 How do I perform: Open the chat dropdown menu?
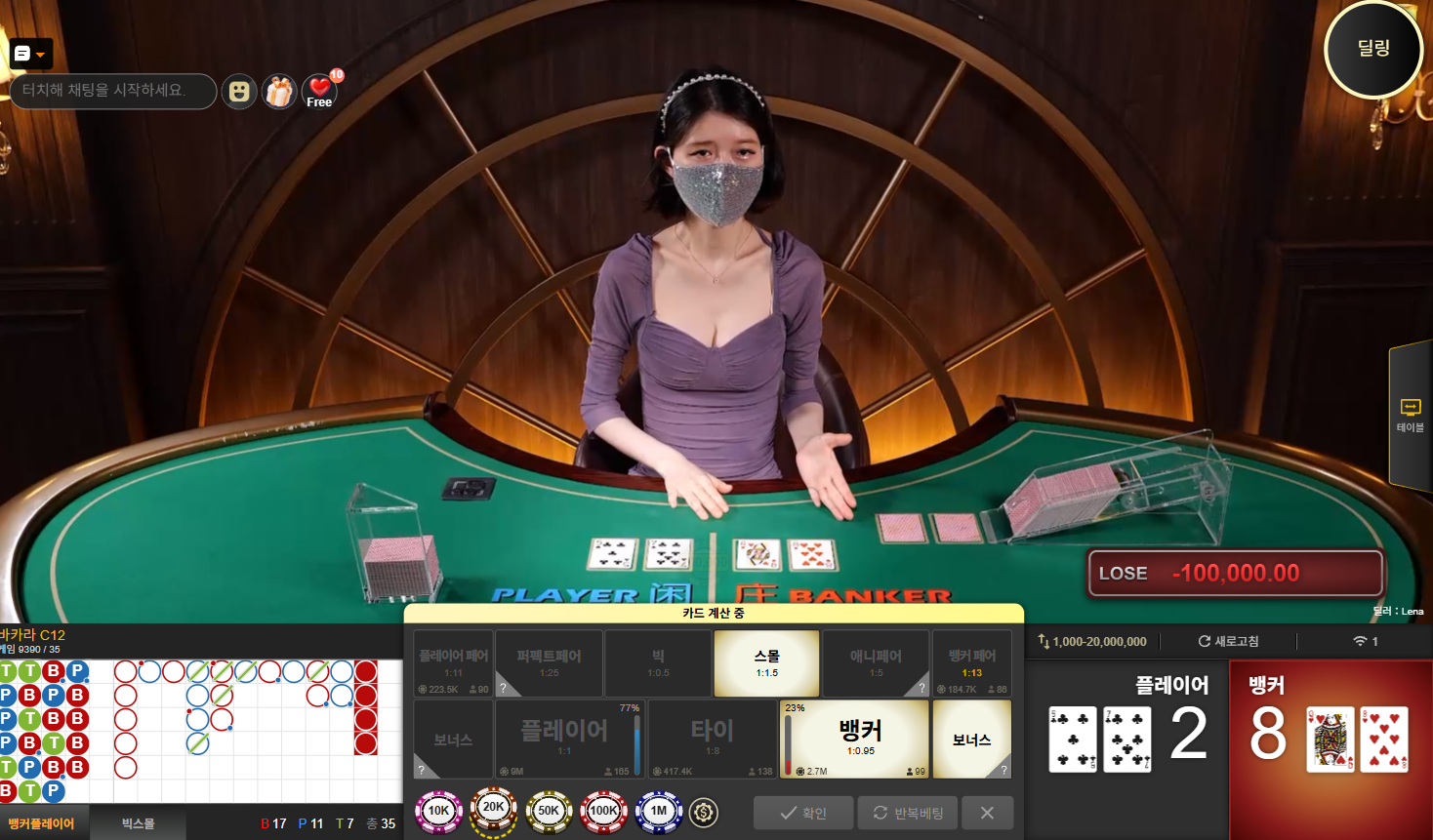(x=30, y=54)
